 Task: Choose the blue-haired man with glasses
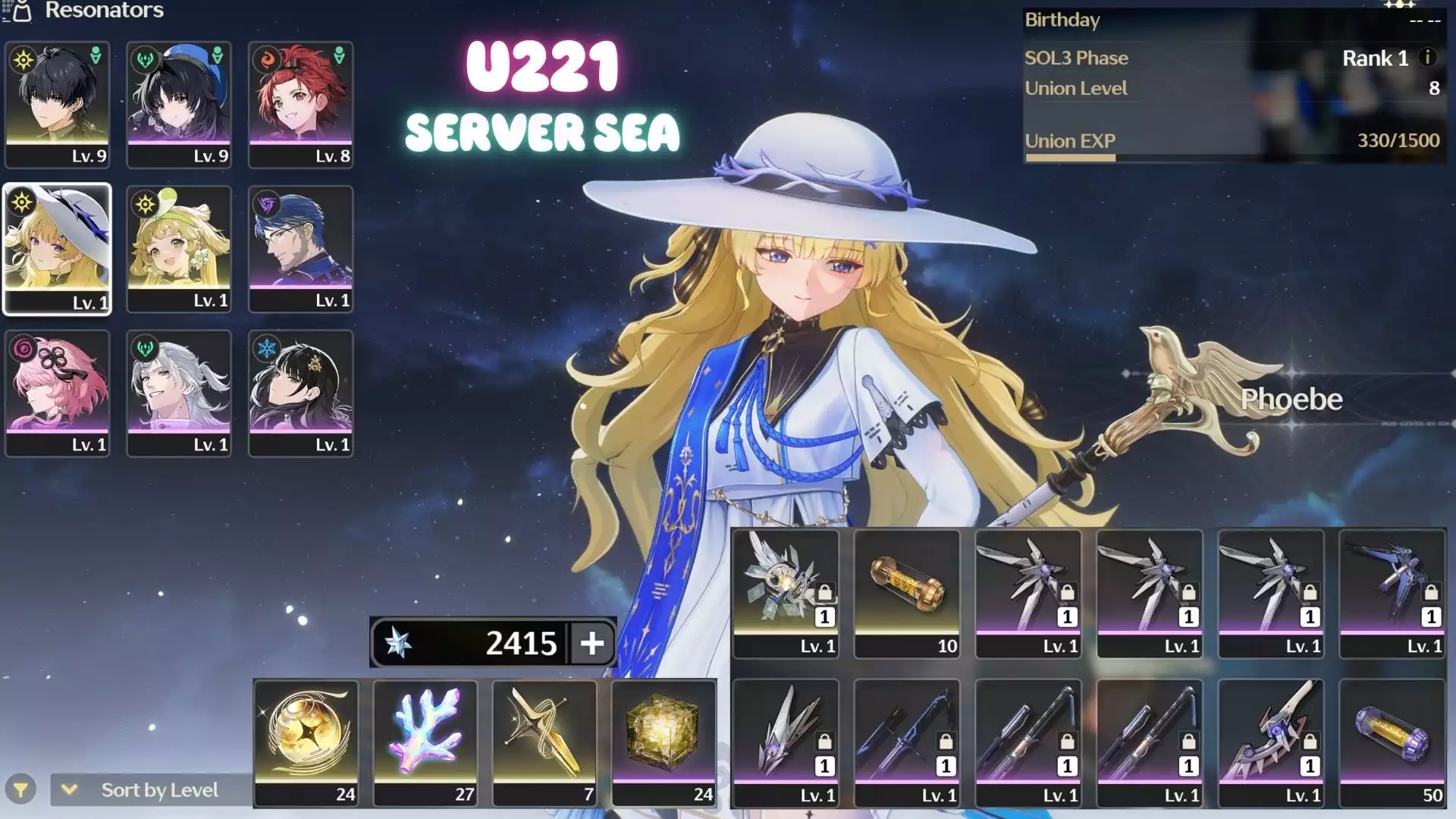(300, 248)
